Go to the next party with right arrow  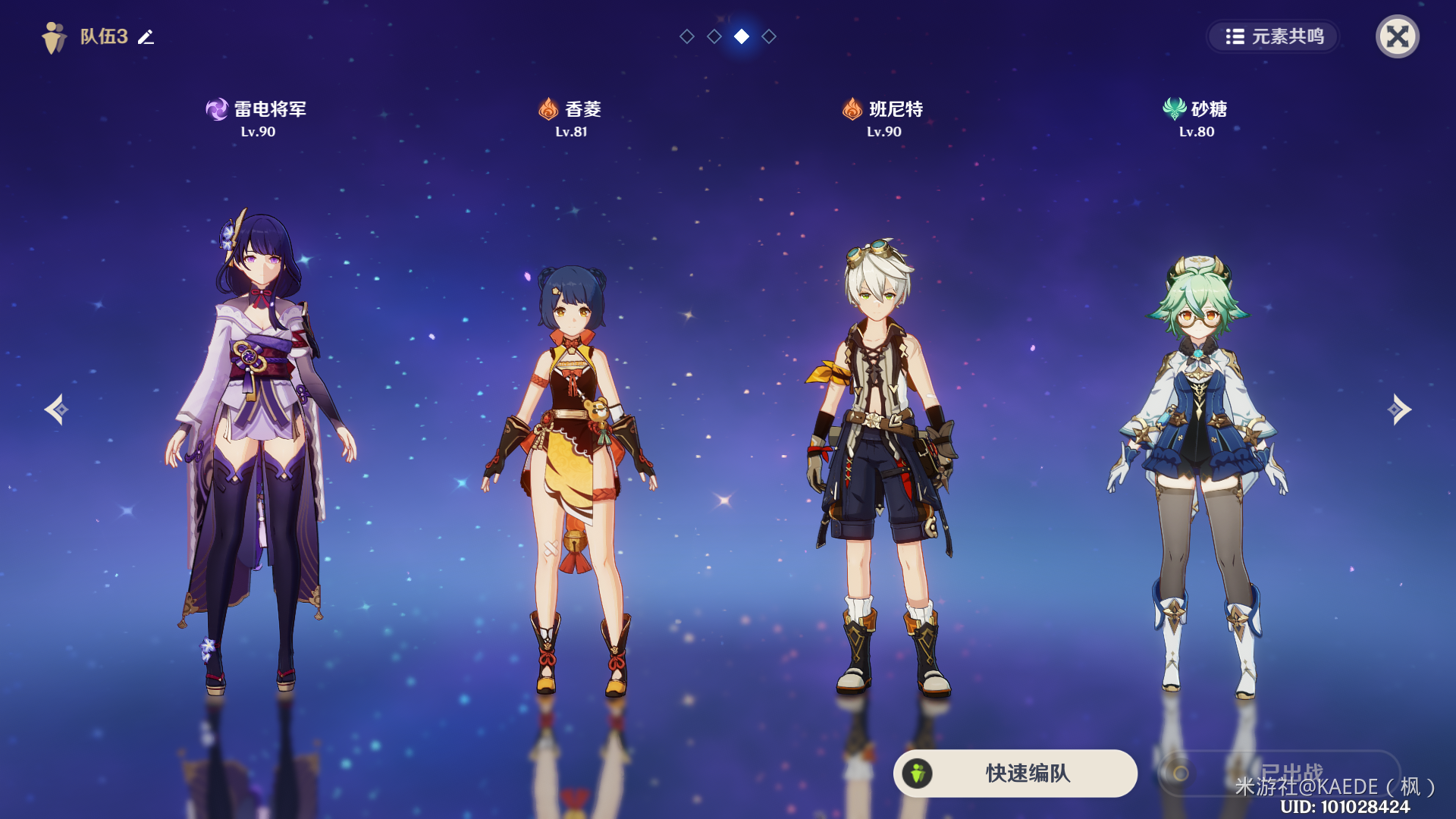[x=1399, y=409]
